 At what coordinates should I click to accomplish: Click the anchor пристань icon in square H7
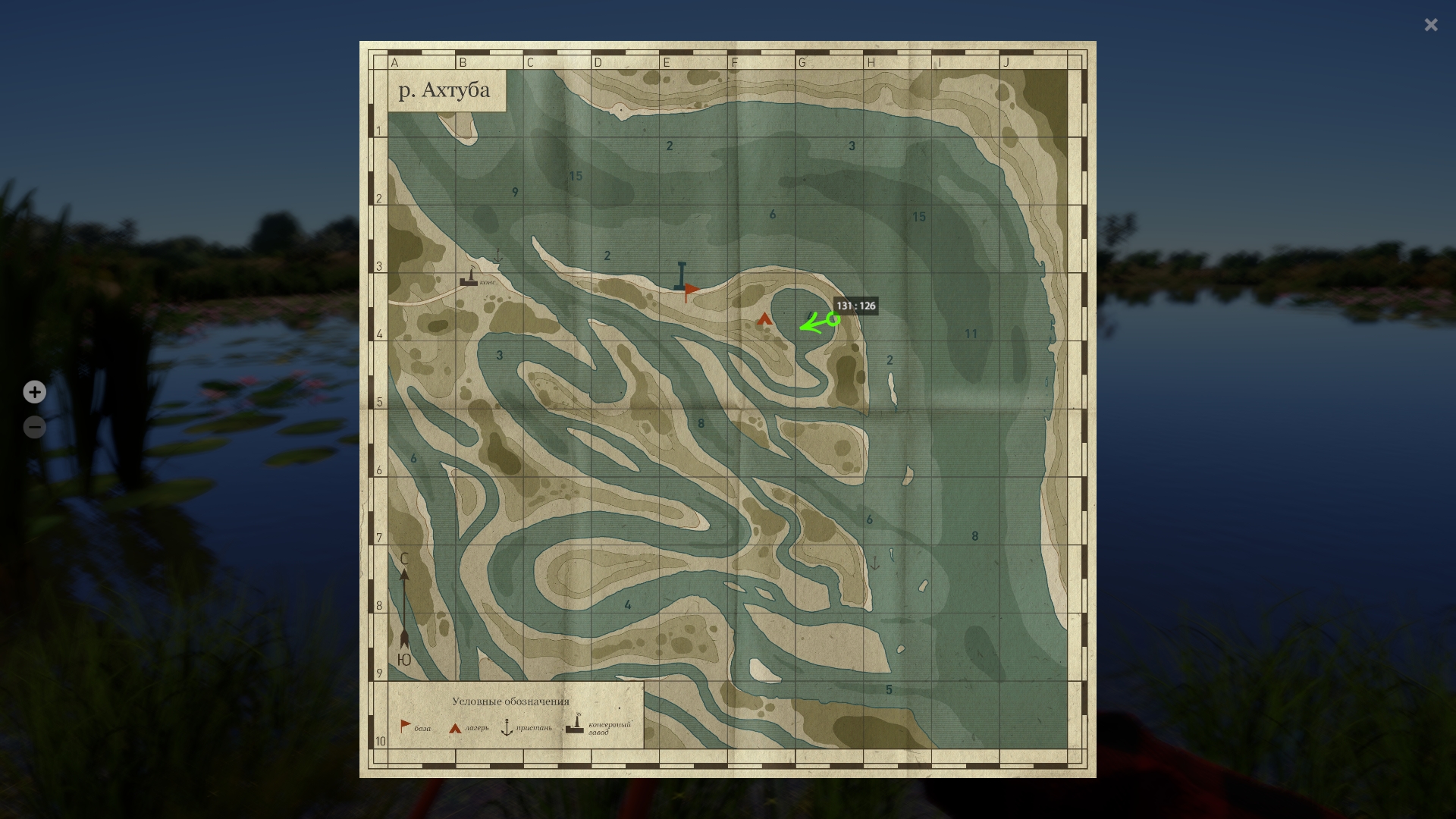tap(875, 562)
